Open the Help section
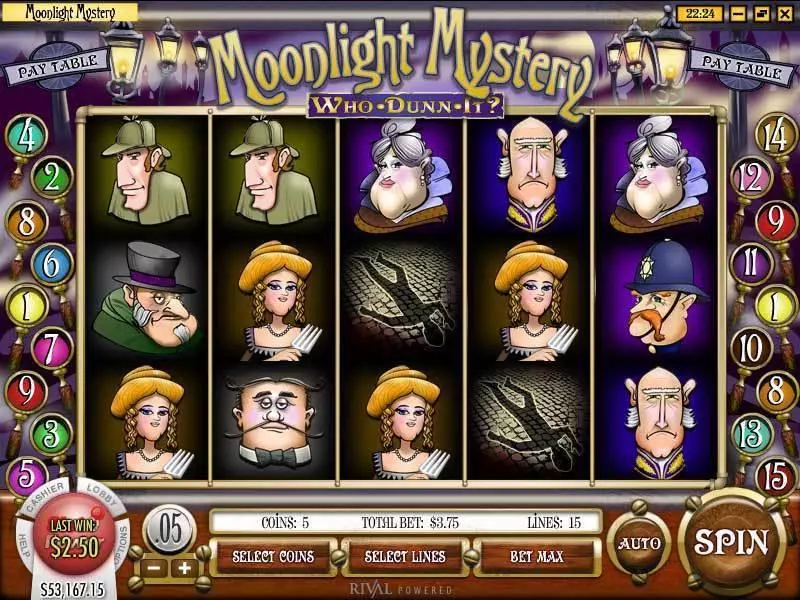 click(x=21, y=540)
